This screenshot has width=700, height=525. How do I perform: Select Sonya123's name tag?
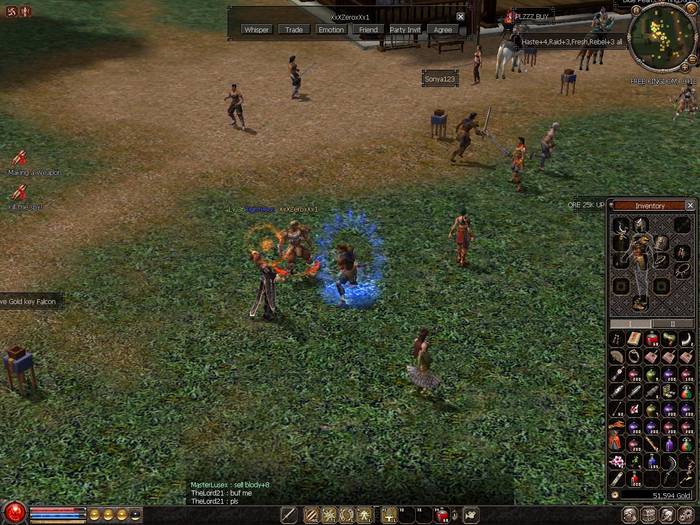(440, 78)
